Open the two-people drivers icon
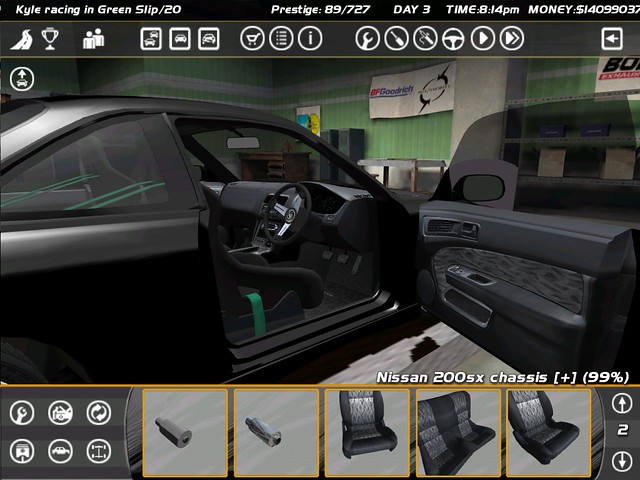This screenshot has width=640, height=480. (x=93, y=39)
